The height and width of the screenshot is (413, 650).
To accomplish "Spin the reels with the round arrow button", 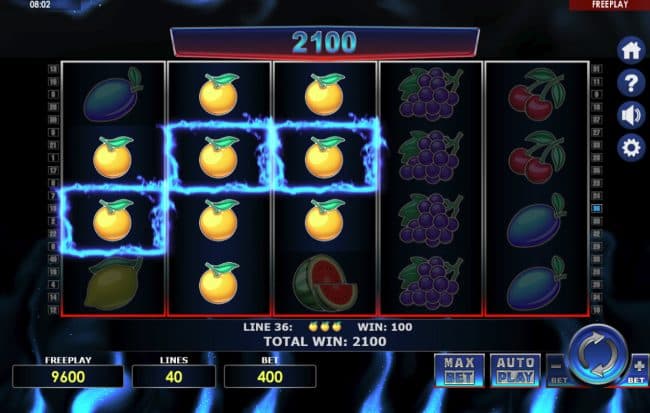I will click(598, 358).
